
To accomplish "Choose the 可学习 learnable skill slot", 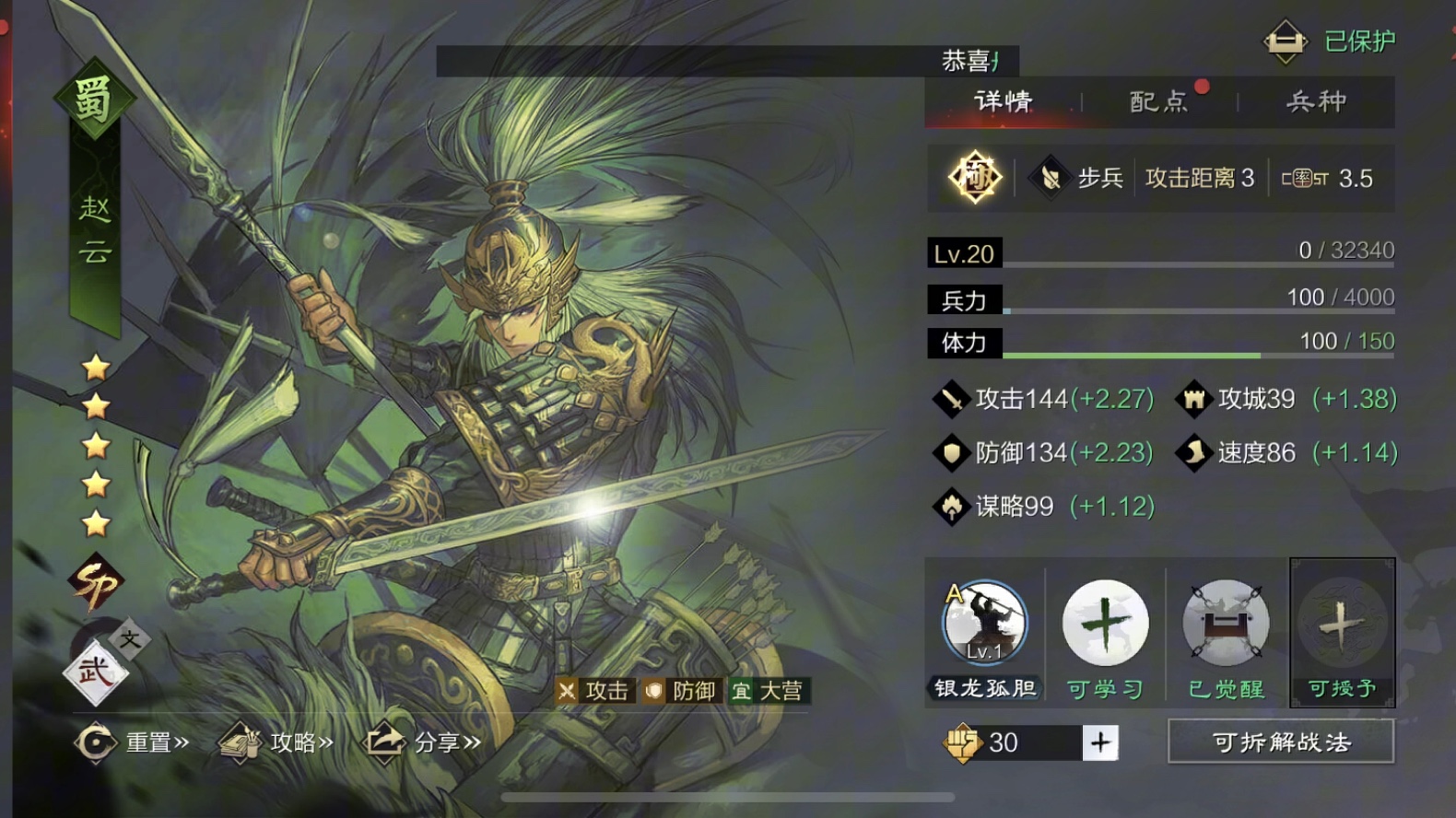I will 1105,624.
